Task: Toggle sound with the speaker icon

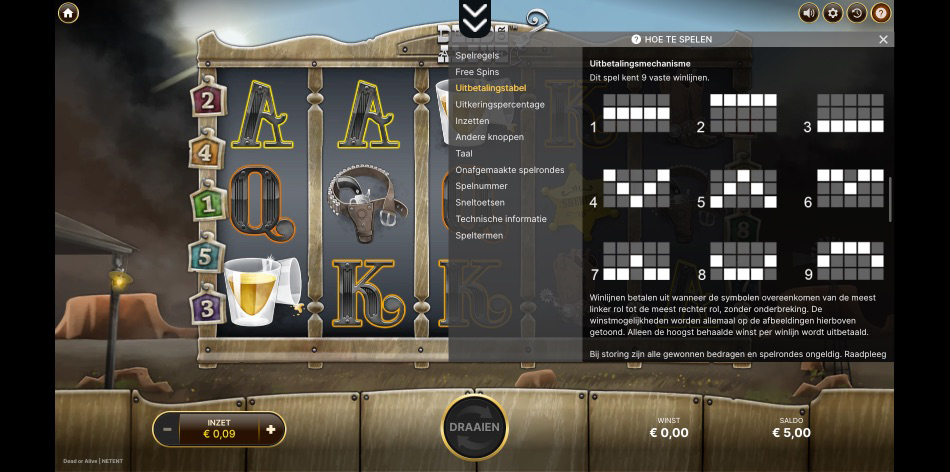Action: (x=808, y=13)
